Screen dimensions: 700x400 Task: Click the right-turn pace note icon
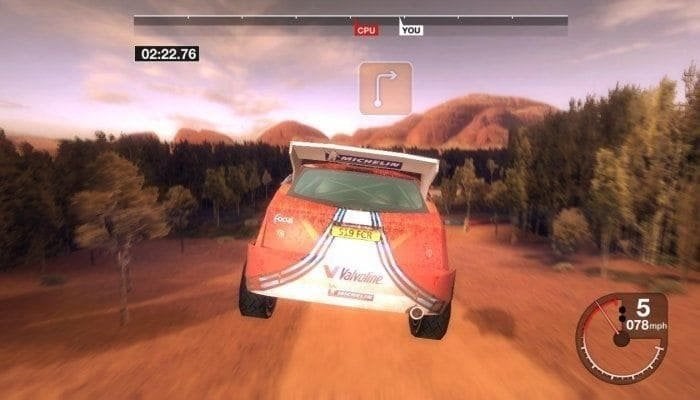(x=386, y=88)
